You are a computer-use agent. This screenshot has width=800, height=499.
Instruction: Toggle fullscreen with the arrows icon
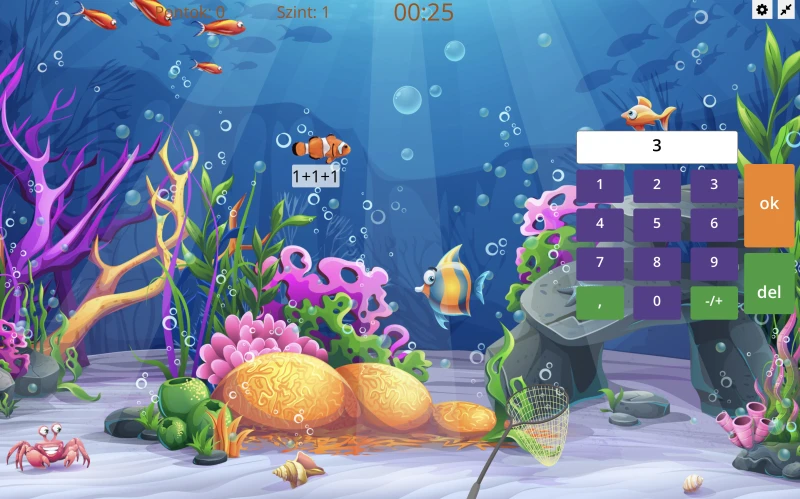coord(787,9)
